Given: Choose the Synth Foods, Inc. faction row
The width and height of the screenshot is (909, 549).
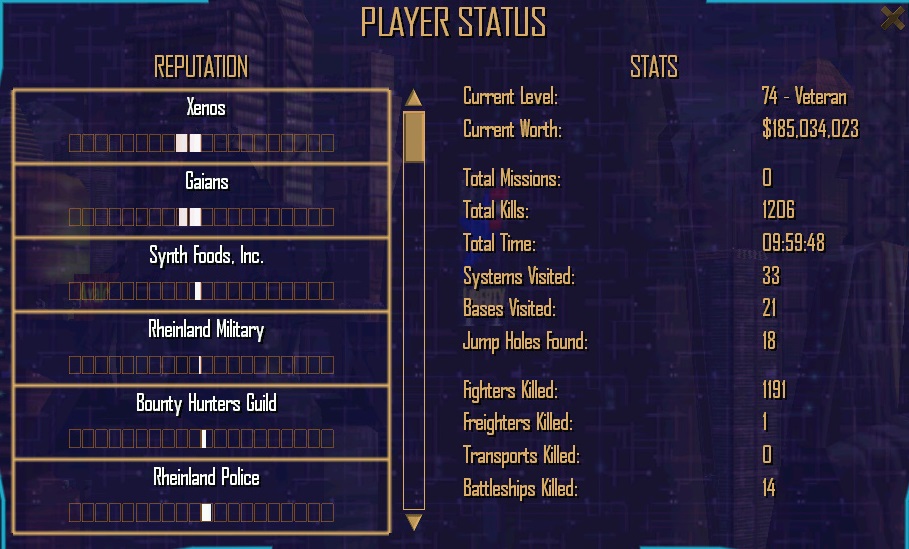Looking at the screenshot, I should (x=201, y=274).
